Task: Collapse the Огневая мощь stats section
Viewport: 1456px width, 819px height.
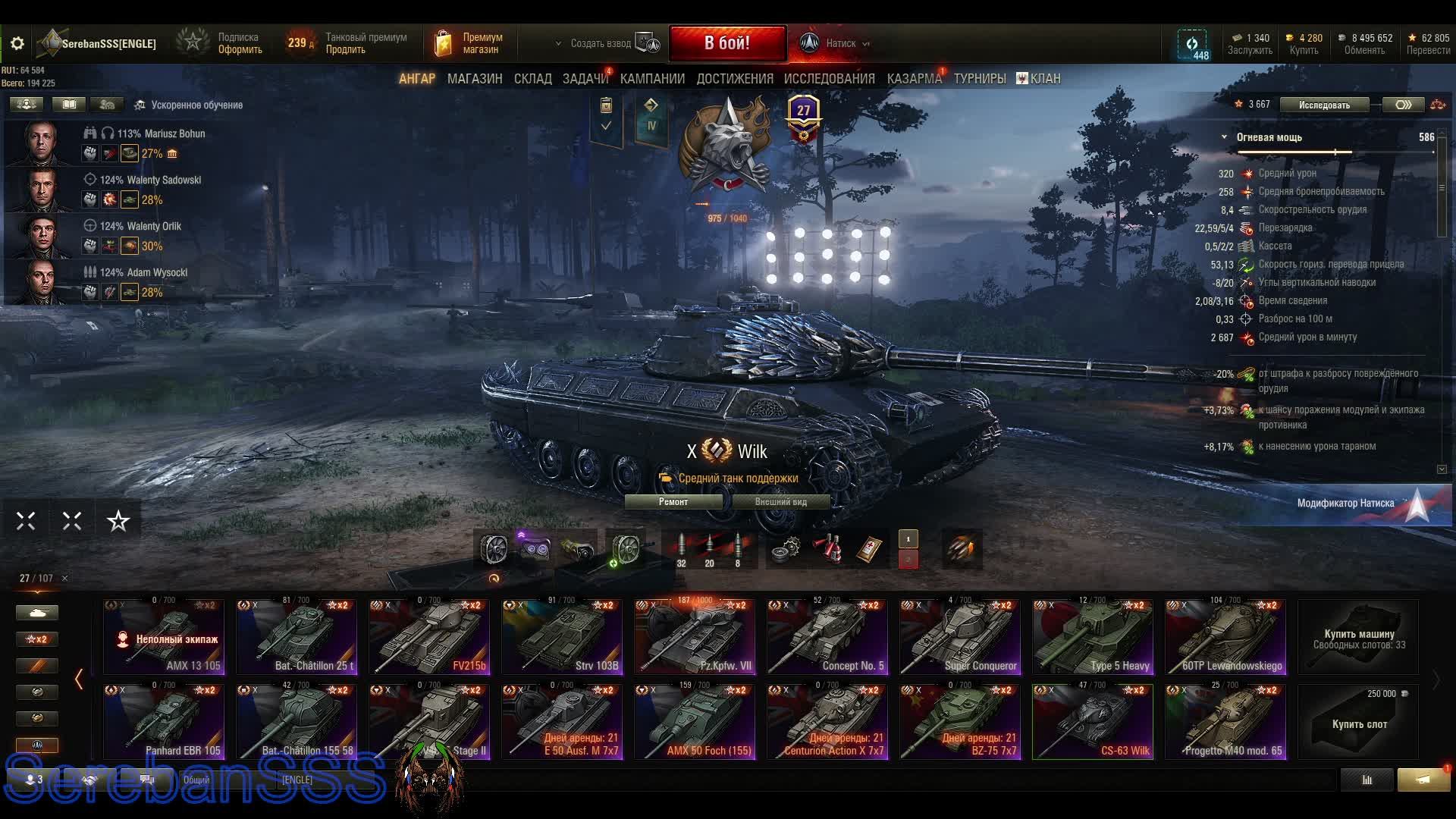Action: tap(1224, 137)
